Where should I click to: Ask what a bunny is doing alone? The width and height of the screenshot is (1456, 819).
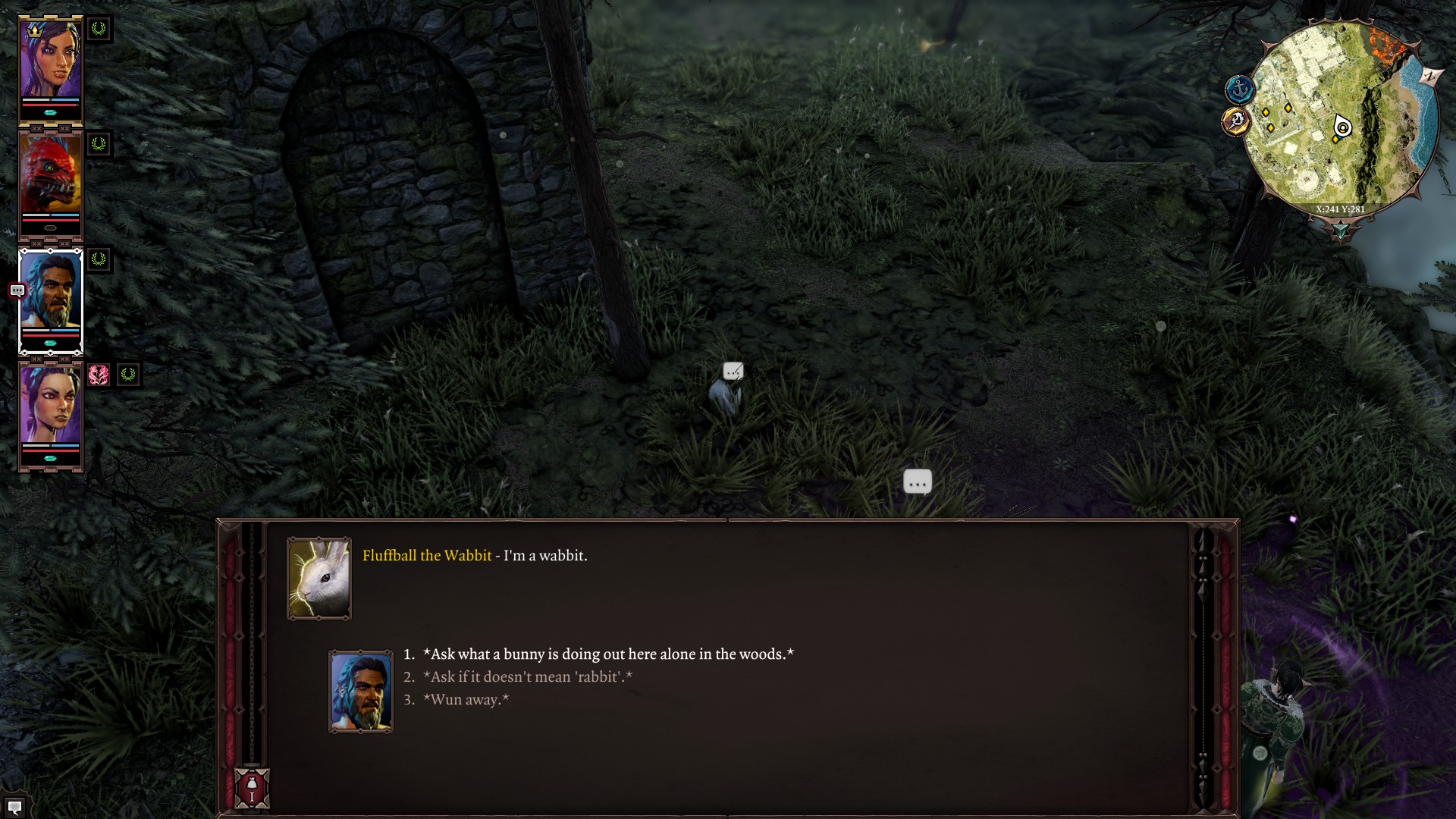[x=607, y=654]
